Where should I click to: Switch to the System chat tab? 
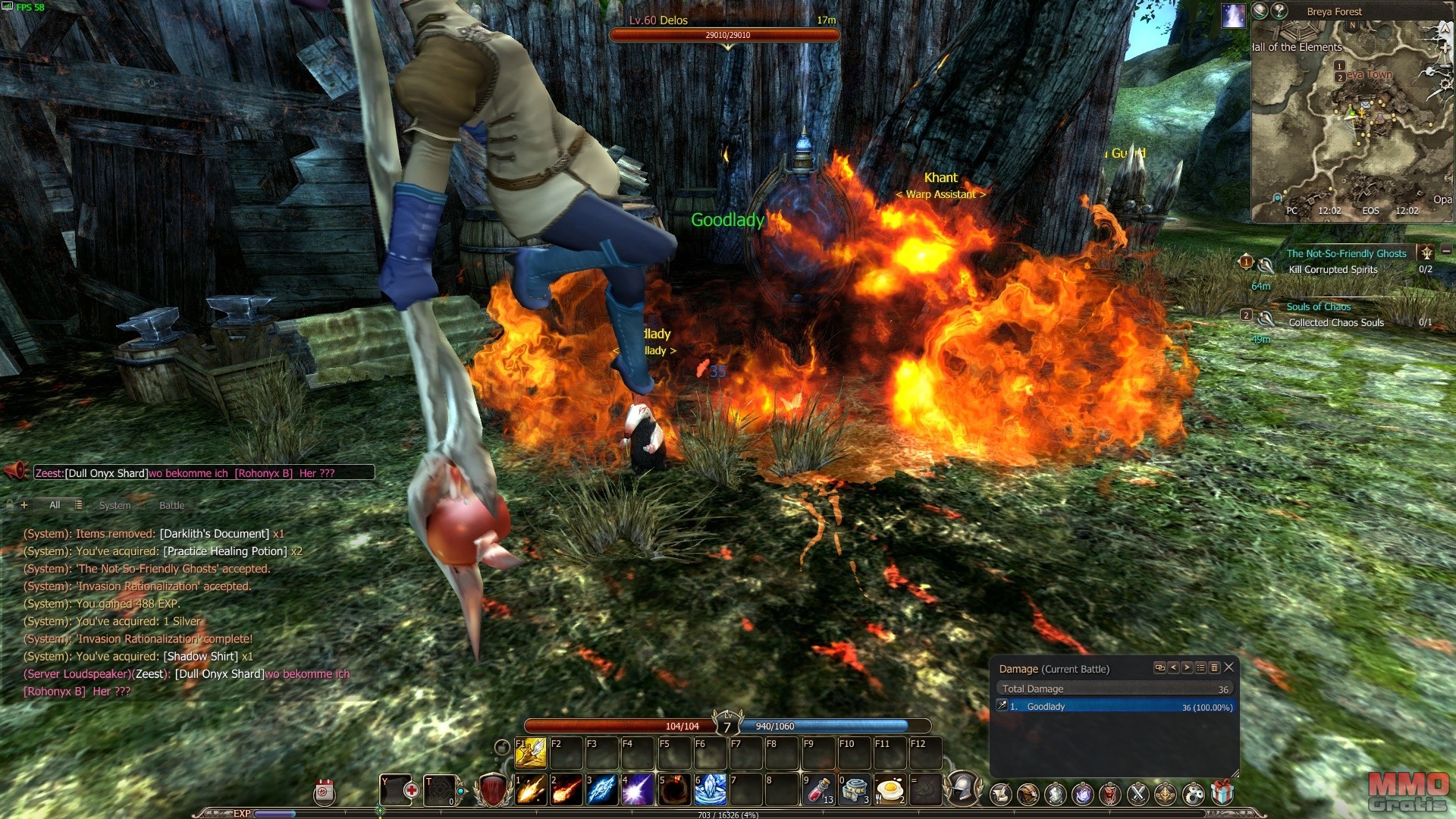pyautogui.click(x=115, y=506)
